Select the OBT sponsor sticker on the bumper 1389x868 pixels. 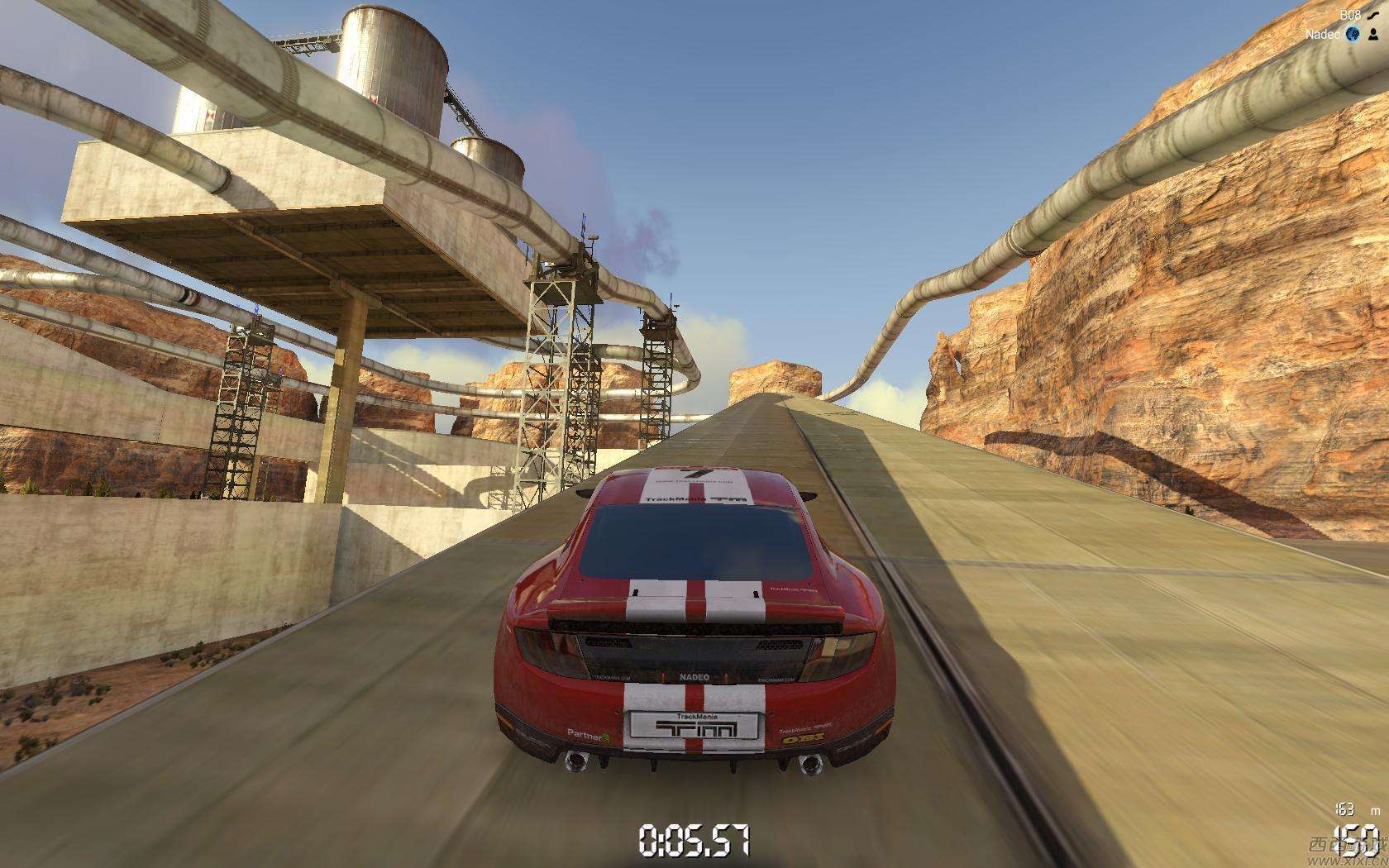coord(804,738)
